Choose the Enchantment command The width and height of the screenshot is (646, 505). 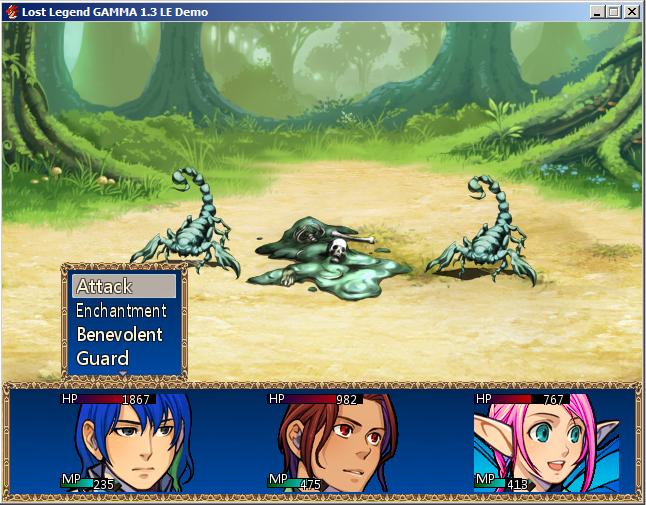pos(124,311)
